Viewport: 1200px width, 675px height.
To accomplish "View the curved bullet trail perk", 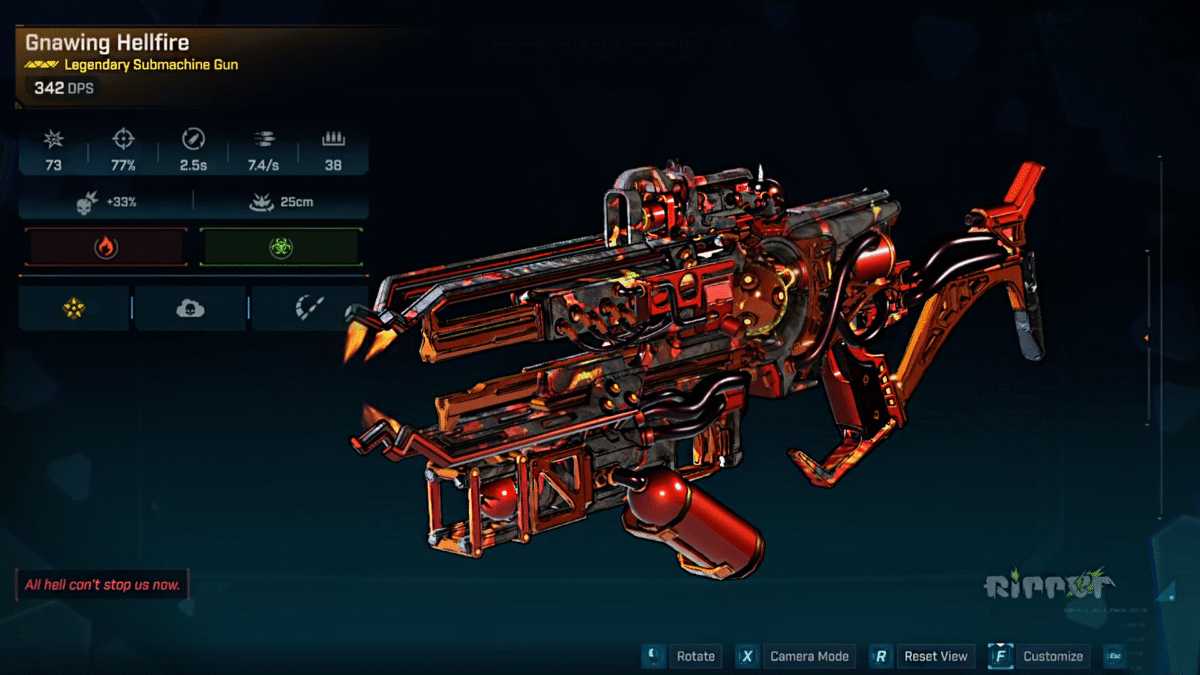I will click(306, 308).
